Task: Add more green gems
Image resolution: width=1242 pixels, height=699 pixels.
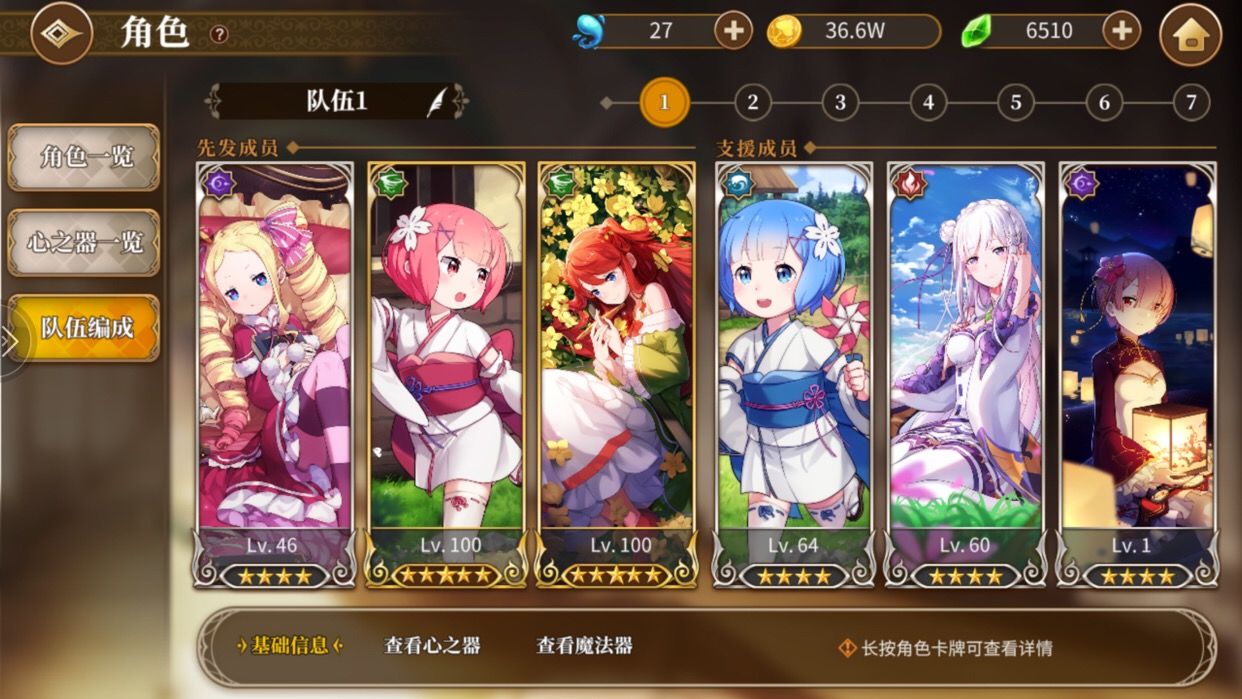Action: [x=1121, y=31]
